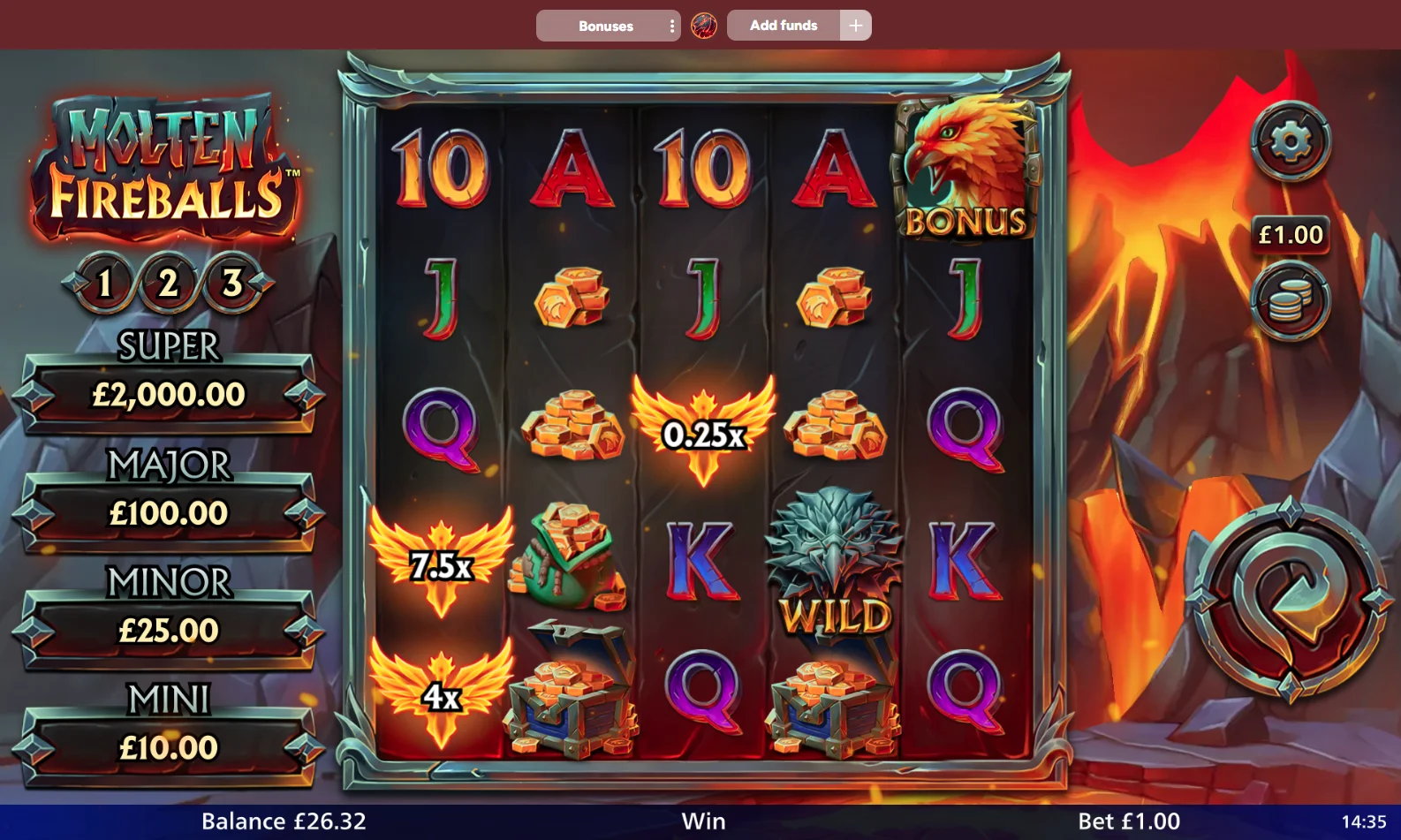Click the Bet £1.00 status bar value

click(1127, 821)
